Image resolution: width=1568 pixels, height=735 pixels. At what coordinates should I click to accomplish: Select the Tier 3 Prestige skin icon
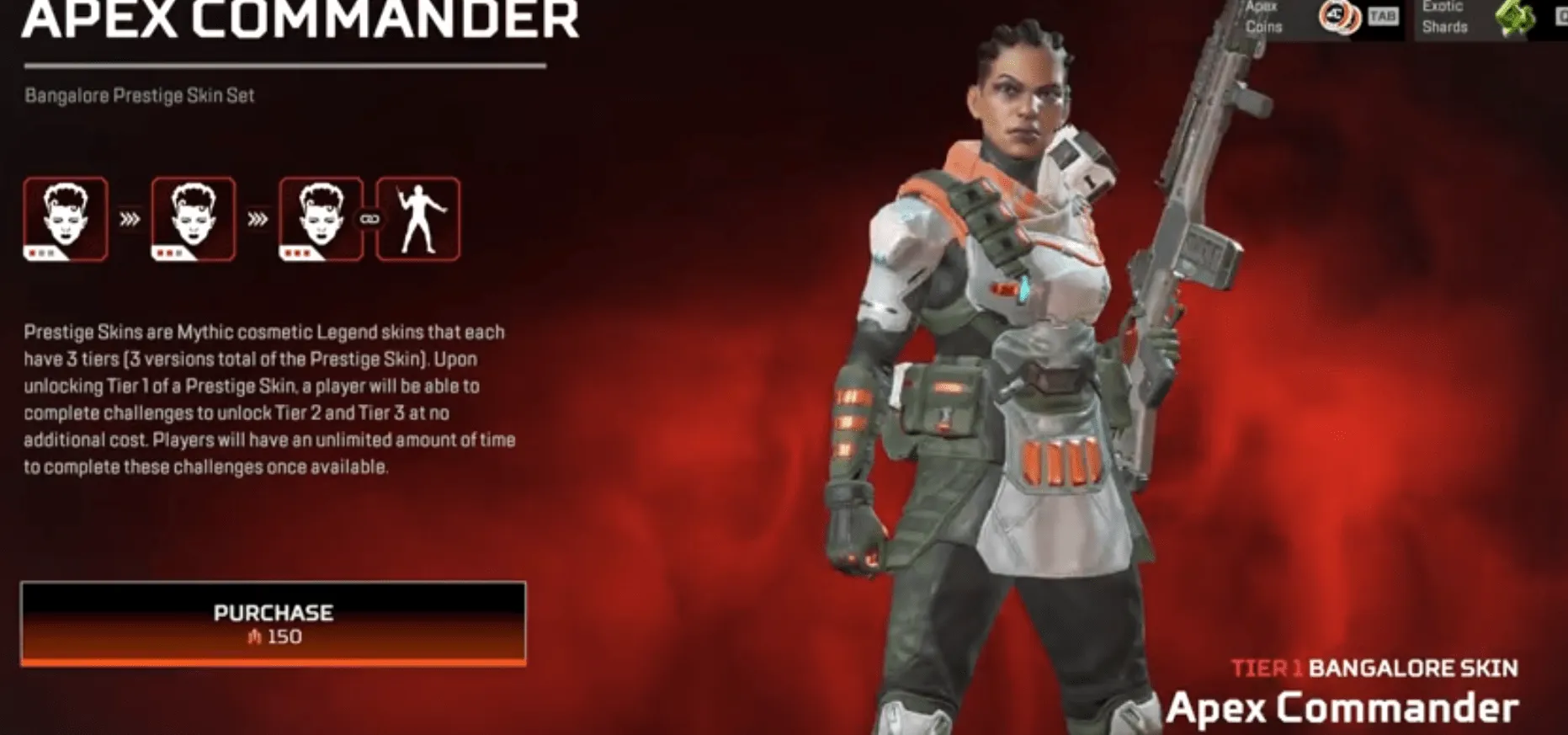pyautogui.click(x=318, y=219)
